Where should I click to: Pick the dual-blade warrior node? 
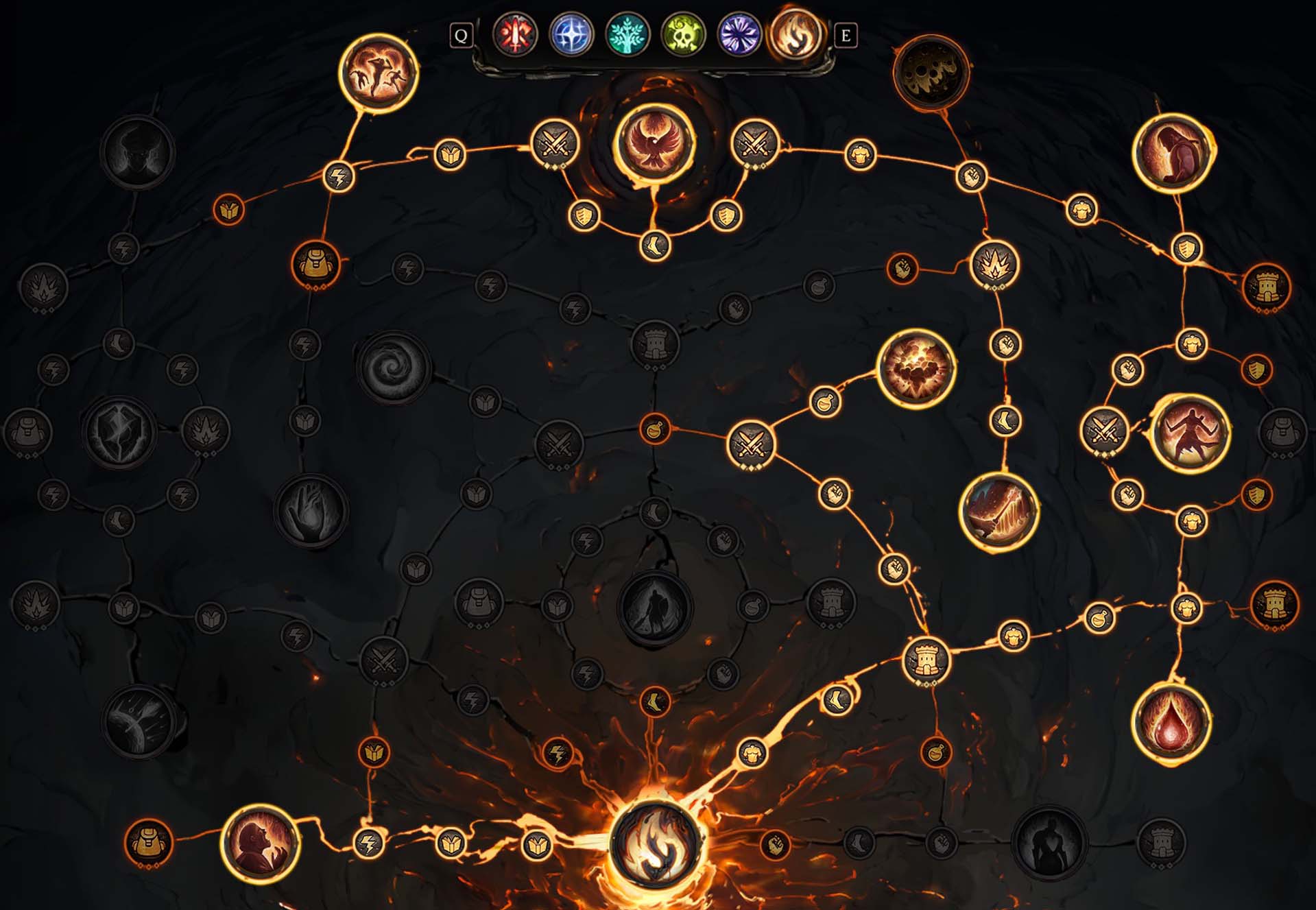click(1191, 433)
